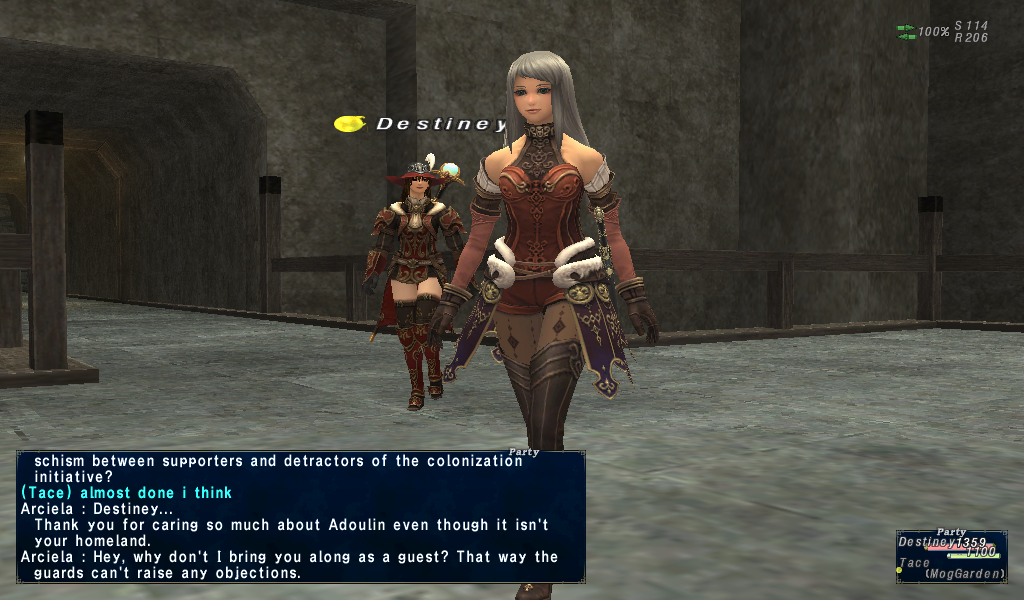Click the chat log dialogue window

300,517
